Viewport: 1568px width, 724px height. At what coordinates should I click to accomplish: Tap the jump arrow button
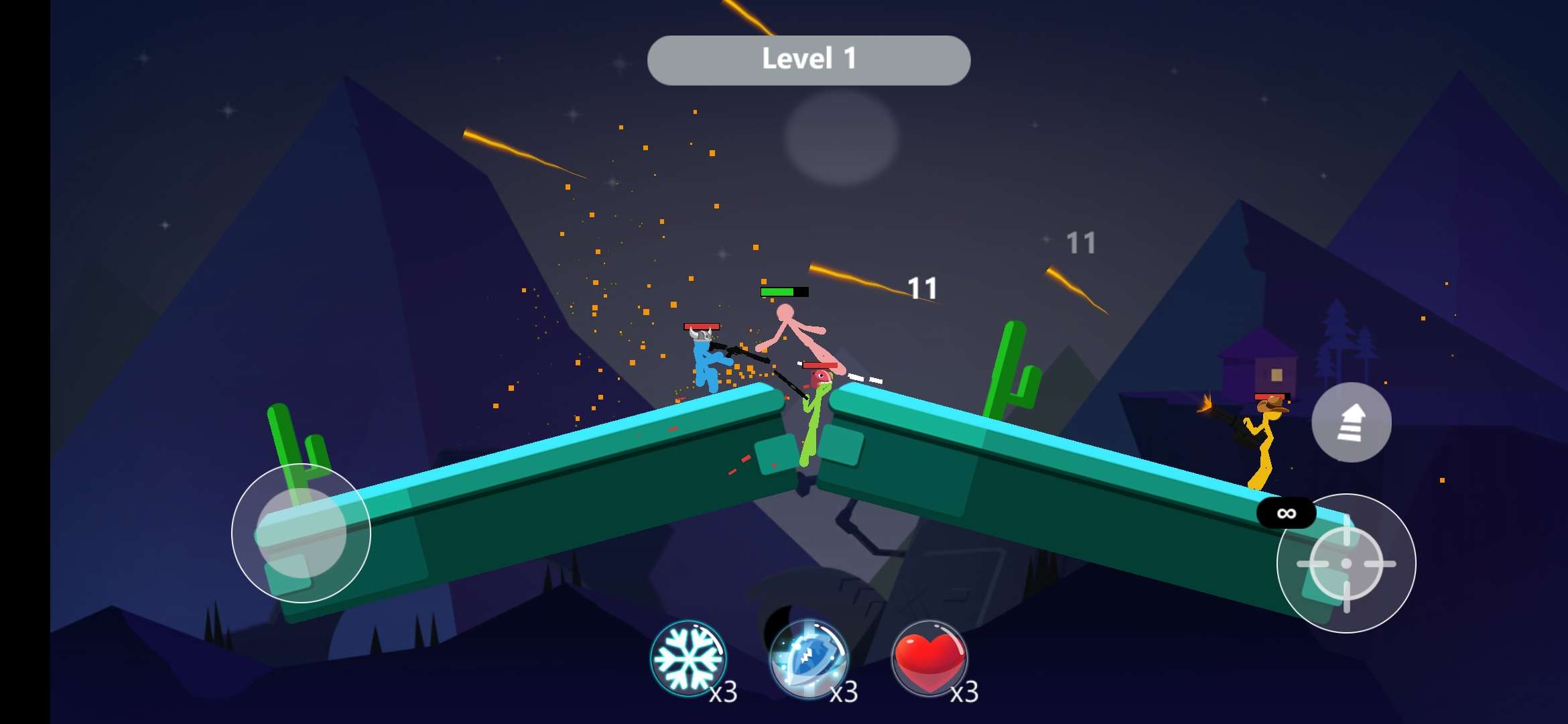1351,422
